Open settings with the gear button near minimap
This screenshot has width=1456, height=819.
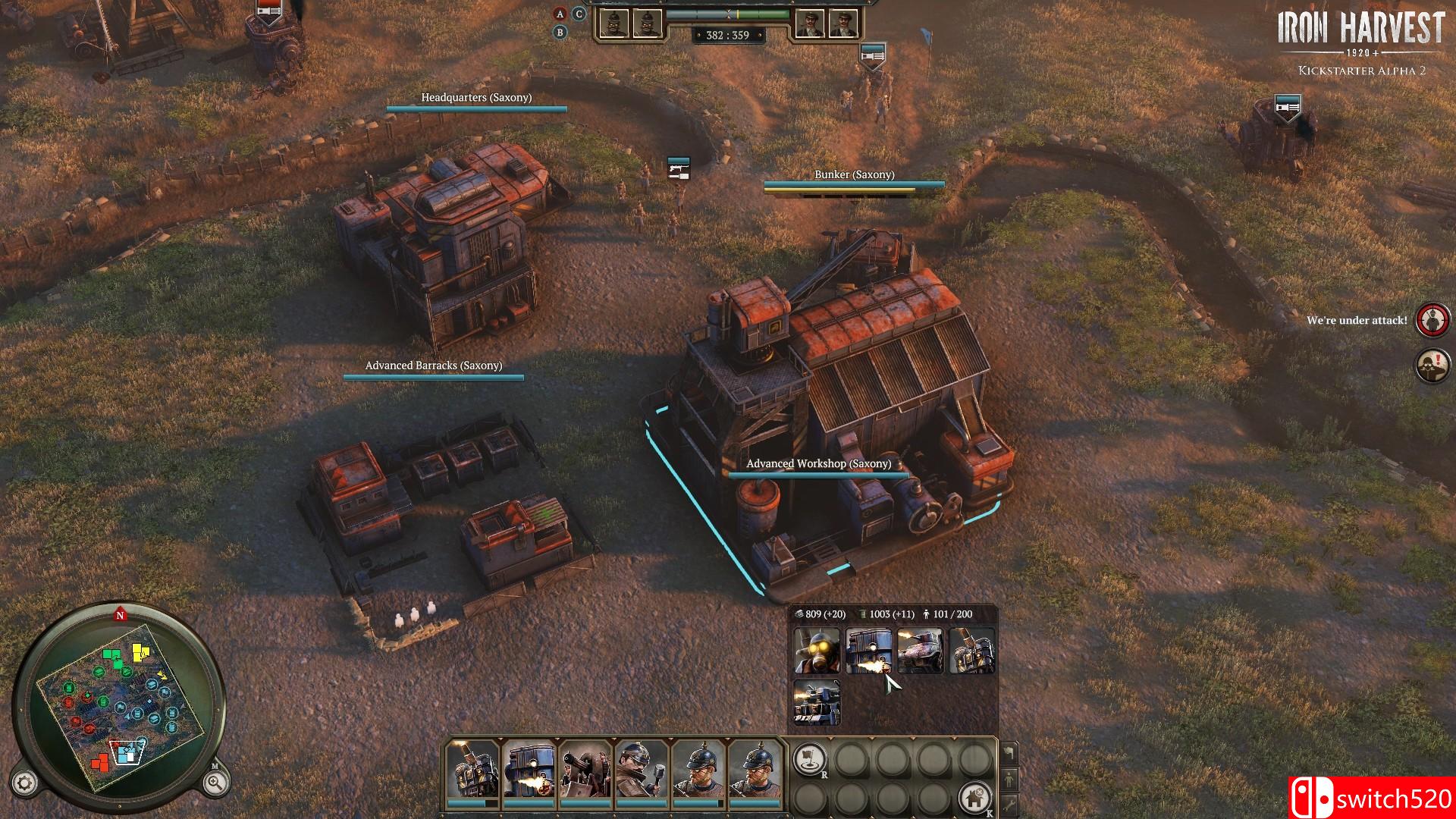click(x=25, y=783)
